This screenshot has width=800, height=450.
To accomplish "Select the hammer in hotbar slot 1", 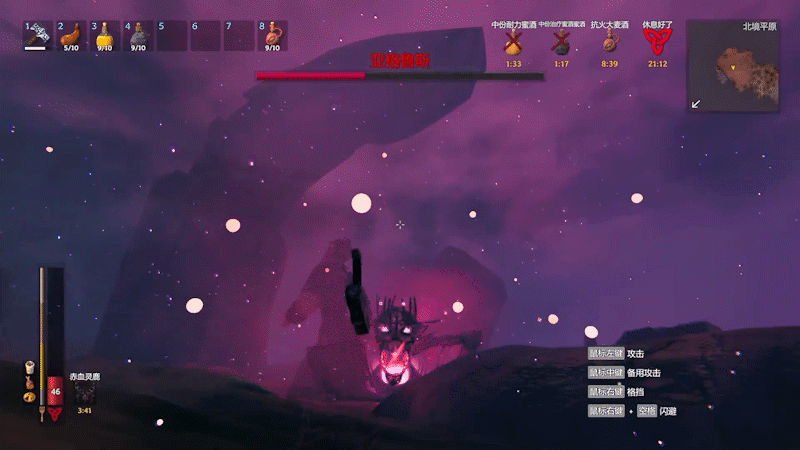I will point(38,35).
